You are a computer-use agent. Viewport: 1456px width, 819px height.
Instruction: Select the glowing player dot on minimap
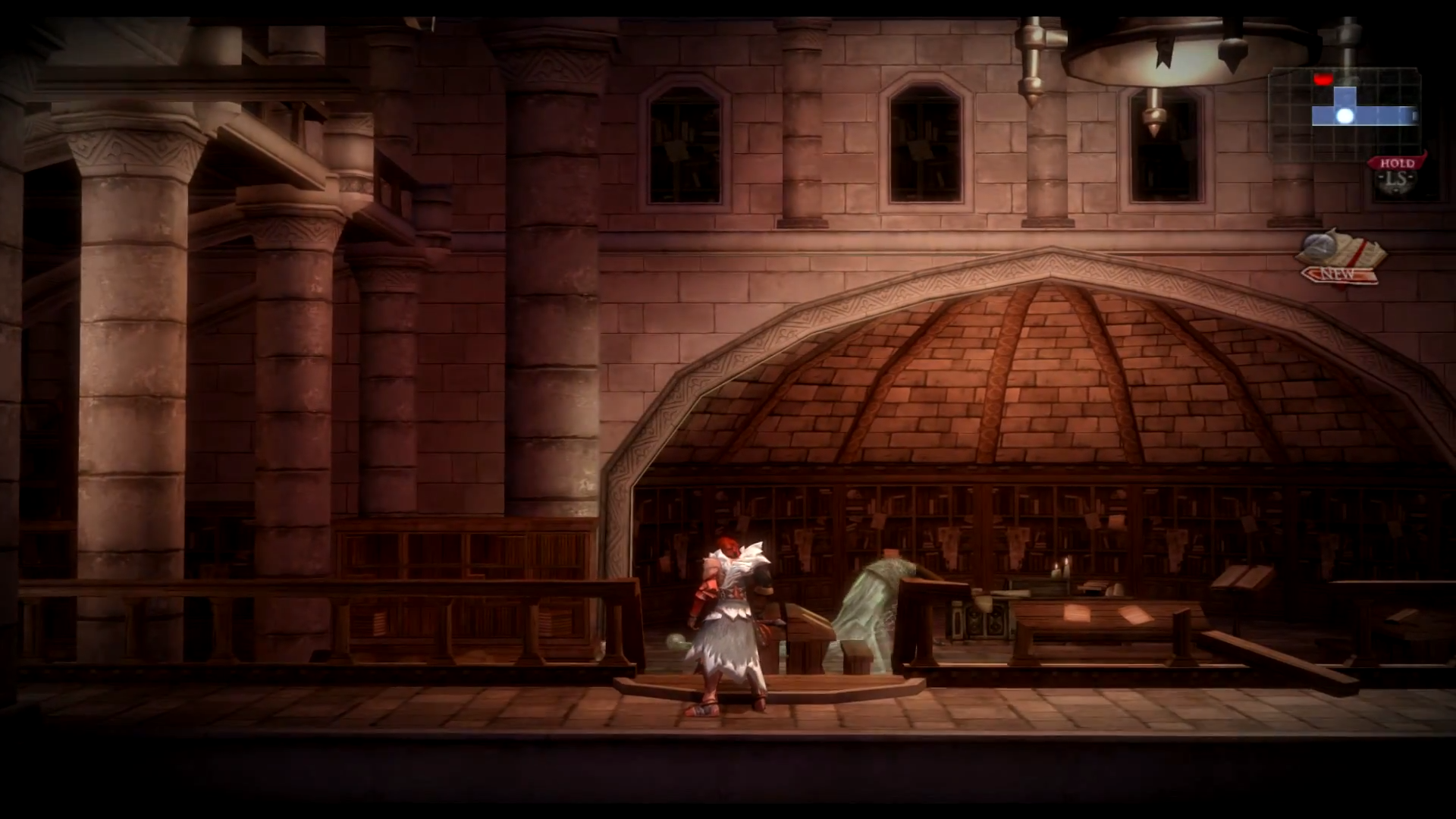1345,116
